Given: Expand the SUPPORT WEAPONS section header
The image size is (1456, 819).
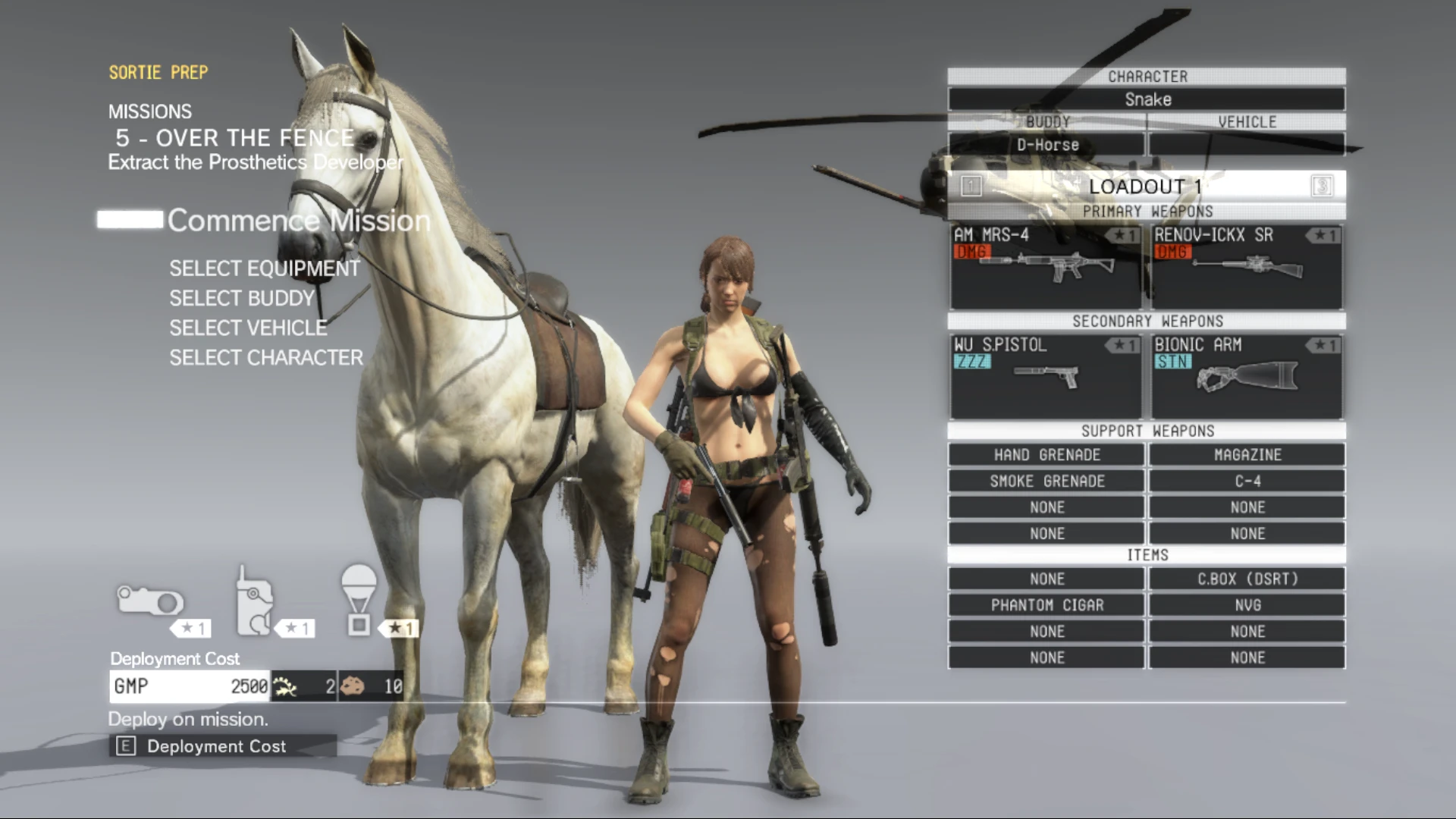Looking at the screenshot, I should click(x=1146, y=431).
